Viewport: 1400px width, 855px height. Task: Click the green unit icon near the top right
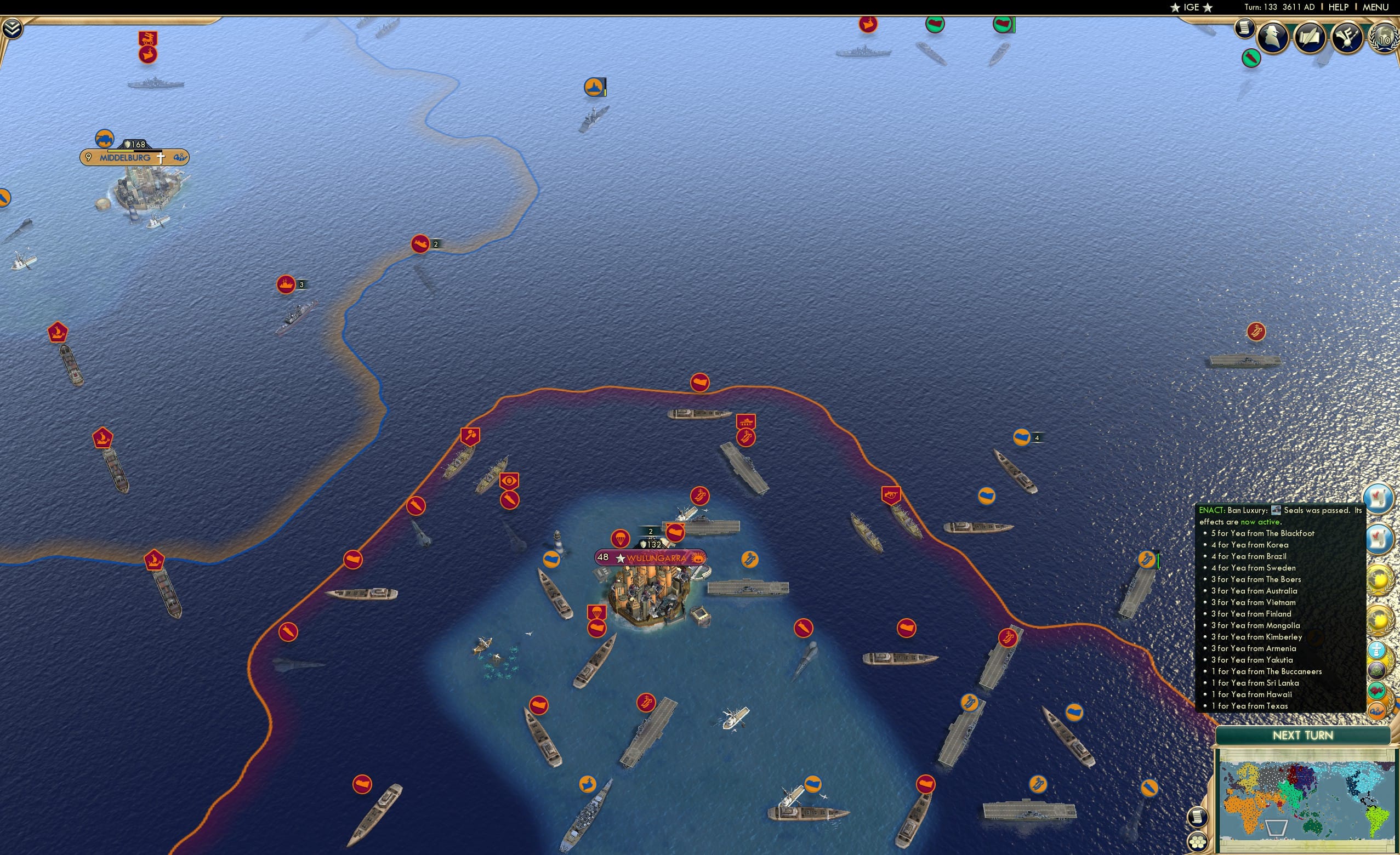tap(1250, 58)
